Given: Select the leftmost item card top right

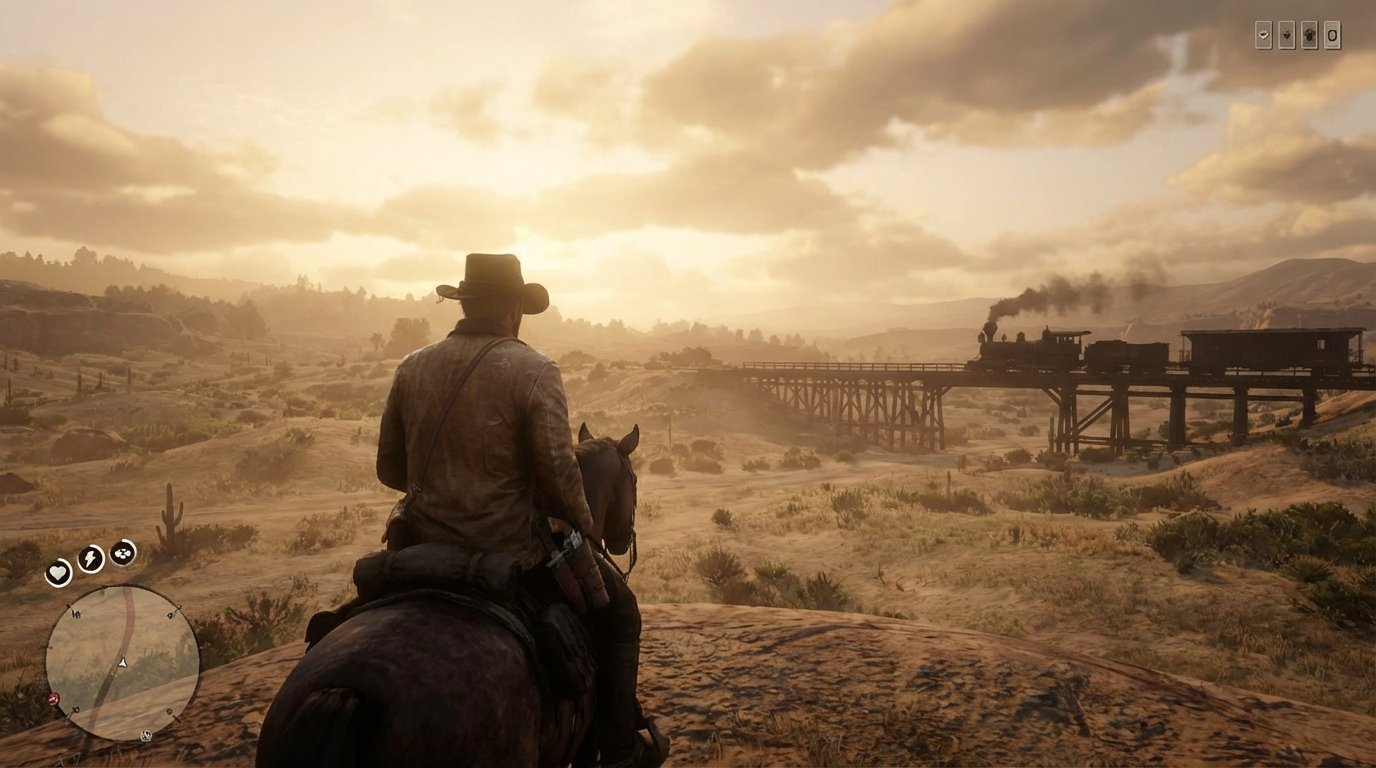Looking at the screenshot, I should pos(1264,35).
